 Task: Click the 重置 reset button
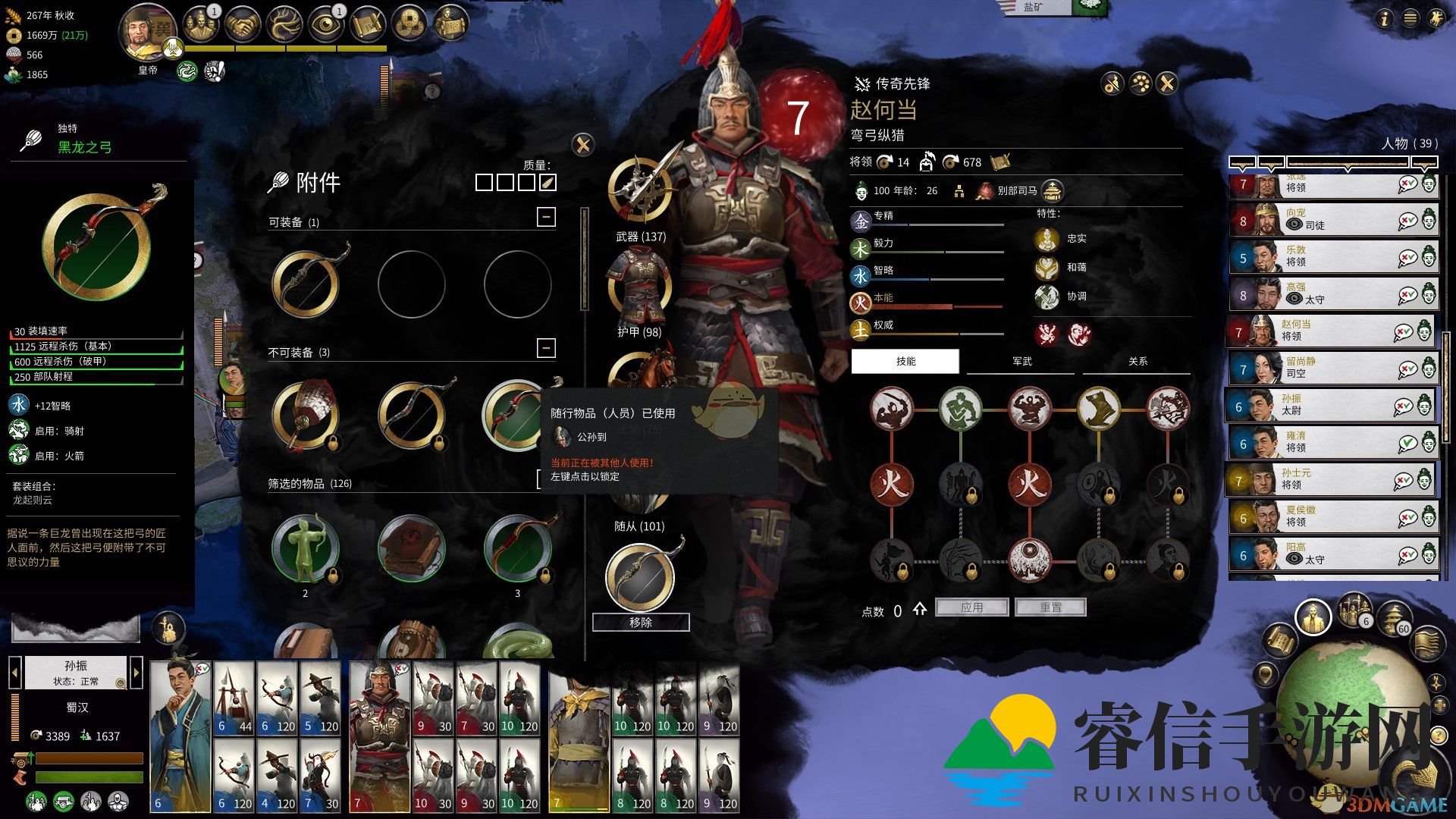tap(1050, 607)
